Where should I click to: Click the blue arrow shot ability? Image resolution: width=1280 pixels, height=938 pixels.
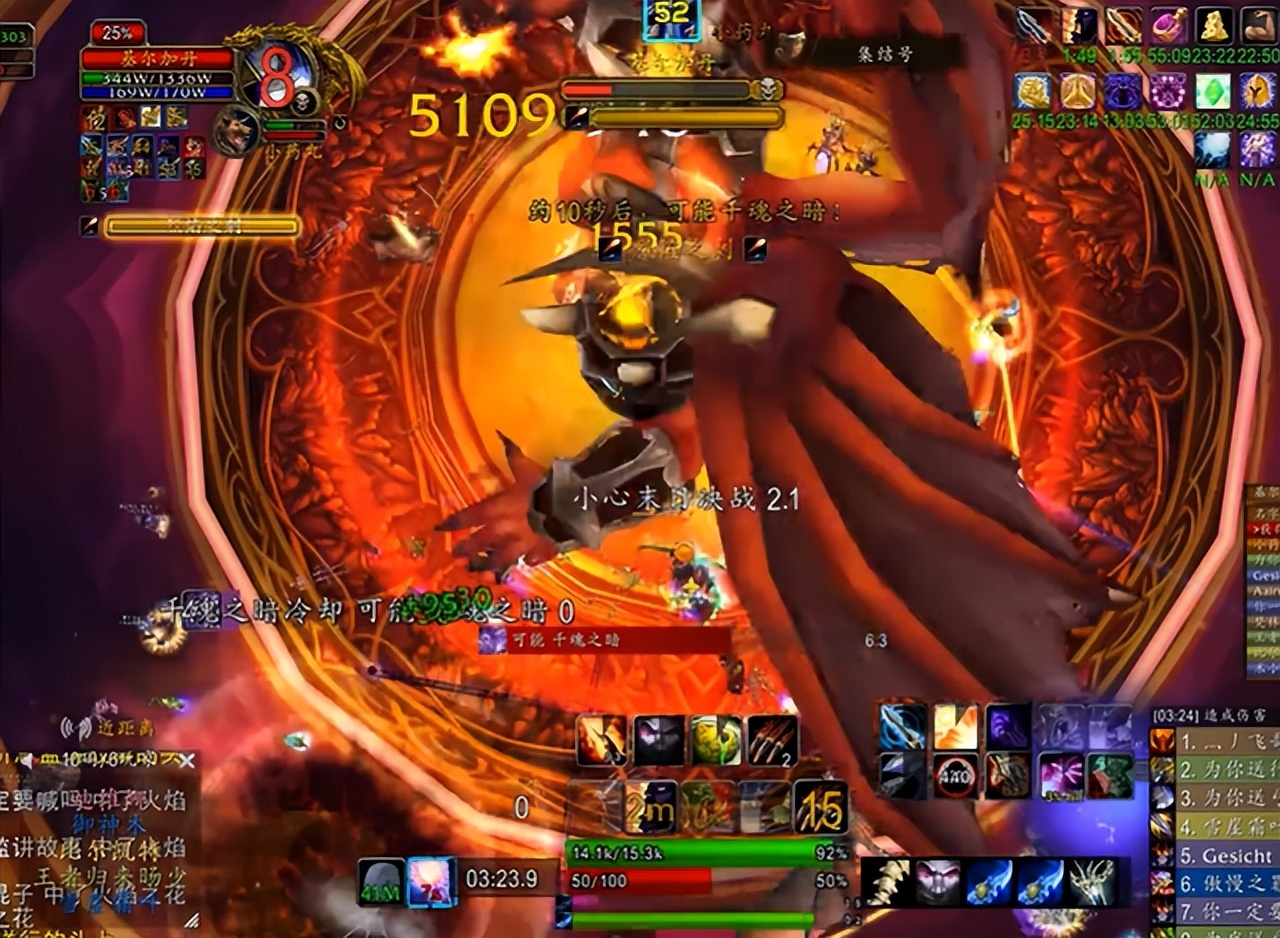pos(902,726)
